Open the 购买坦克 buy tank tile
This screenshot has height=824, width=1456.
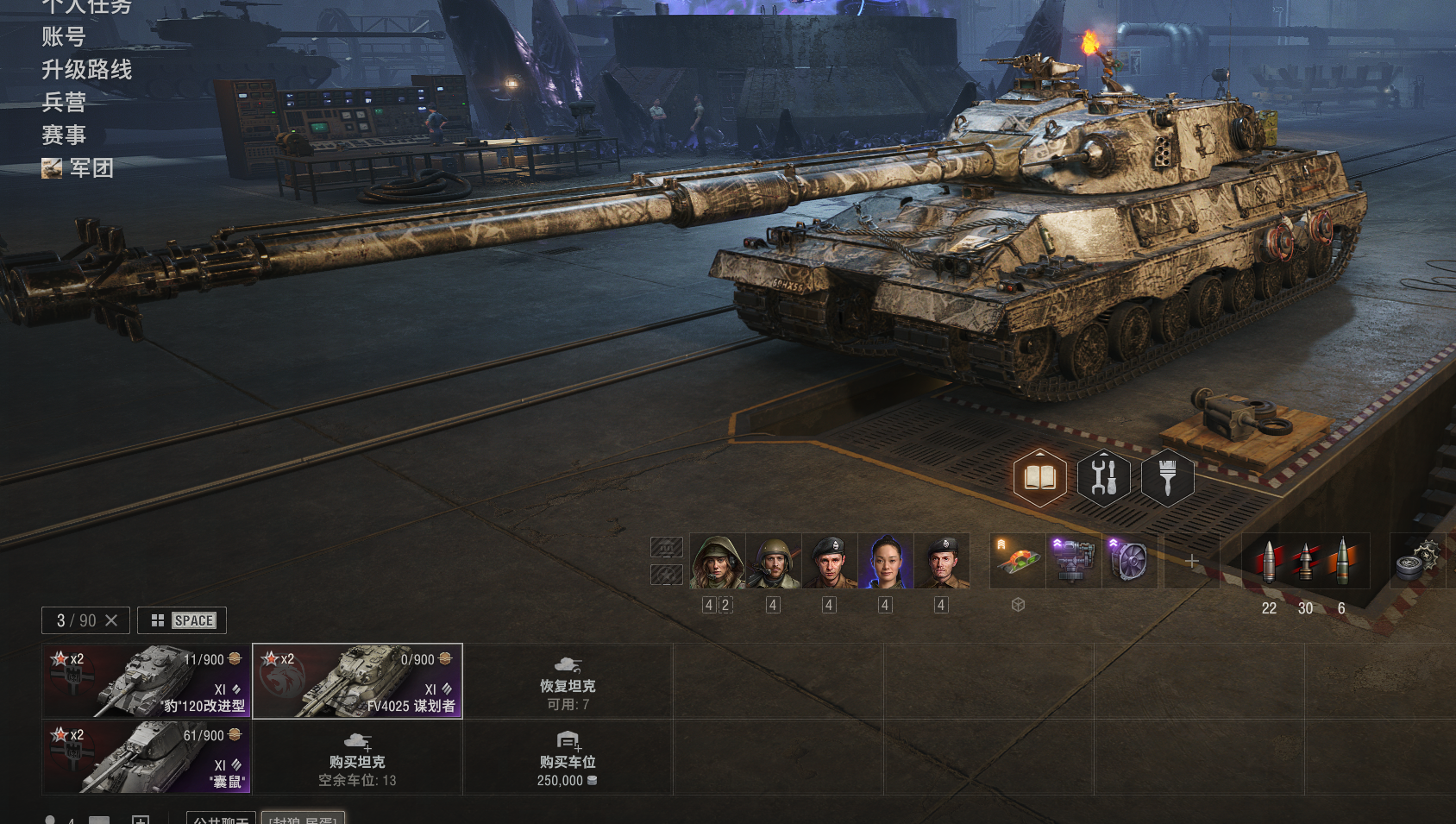pos(357,757)
